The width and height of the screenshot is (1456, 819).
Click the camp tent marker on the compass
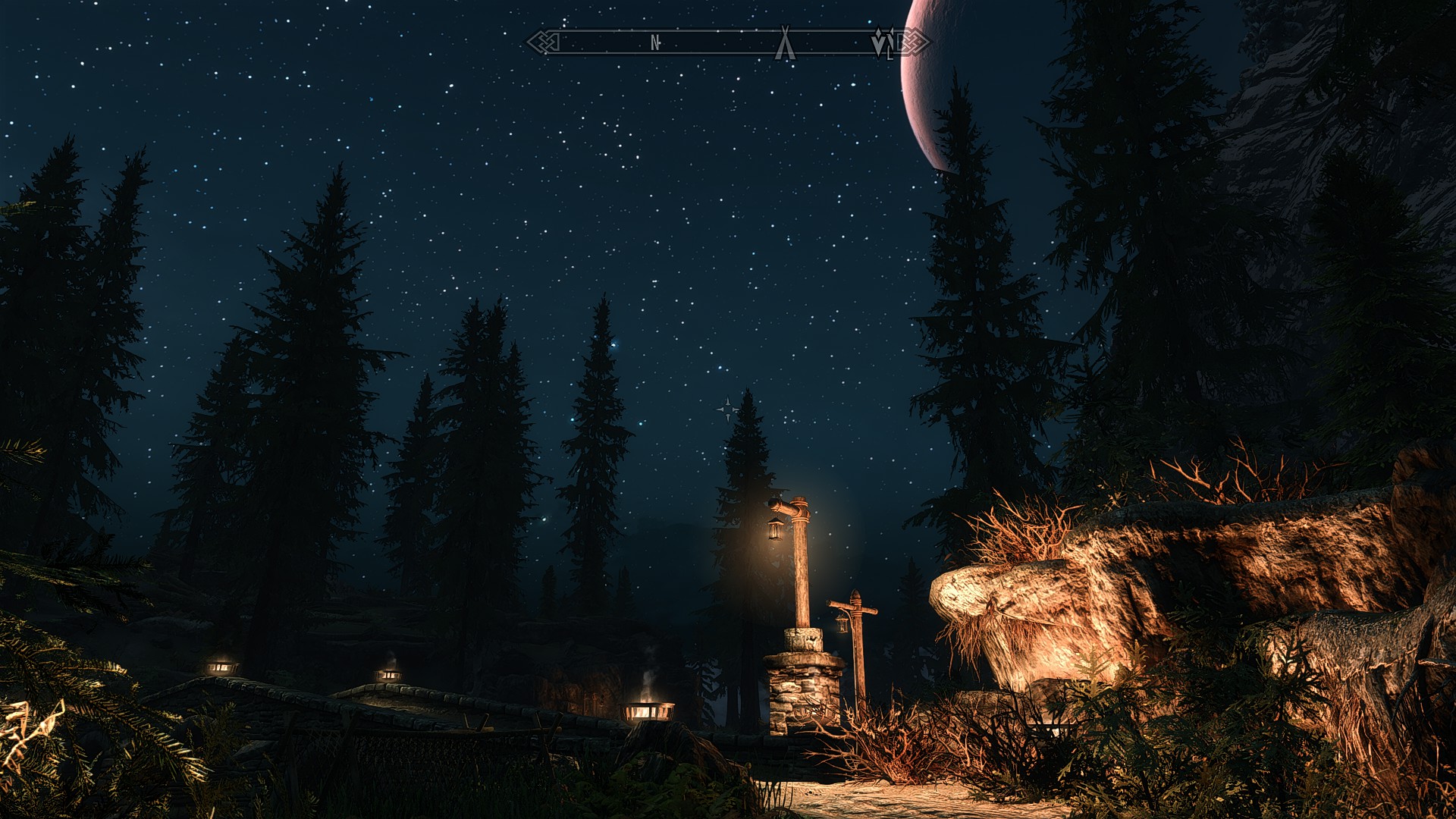click(x=785, y=44)
